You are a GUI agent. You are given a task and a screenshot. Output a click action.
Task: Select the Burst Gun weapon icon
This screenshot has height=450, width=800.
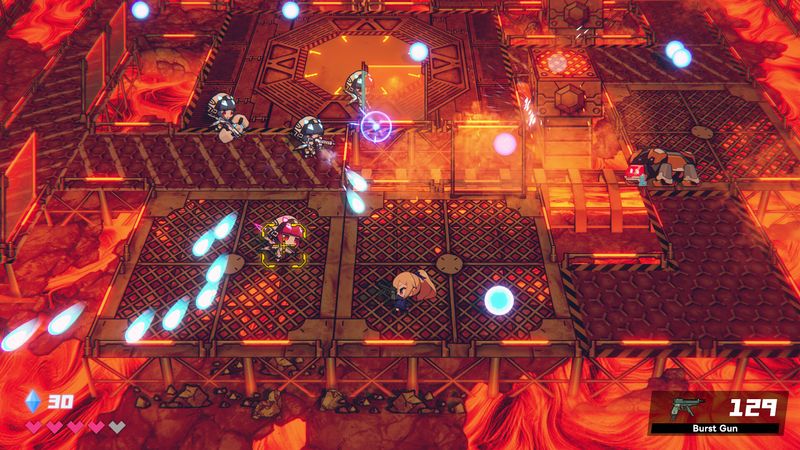[x=689, y=407]
